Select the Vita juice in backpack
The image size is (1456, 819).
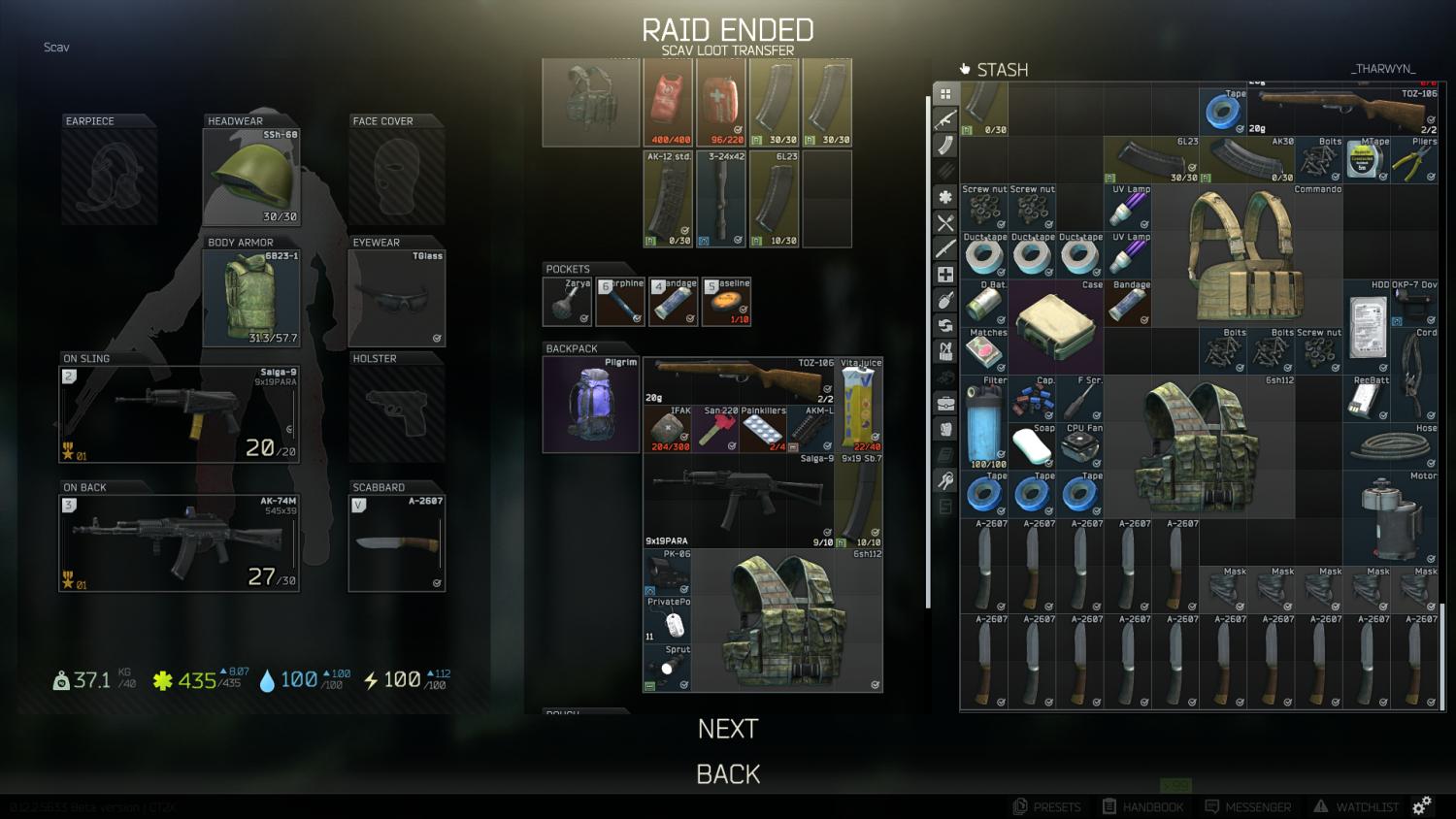(x=859, y=405)
